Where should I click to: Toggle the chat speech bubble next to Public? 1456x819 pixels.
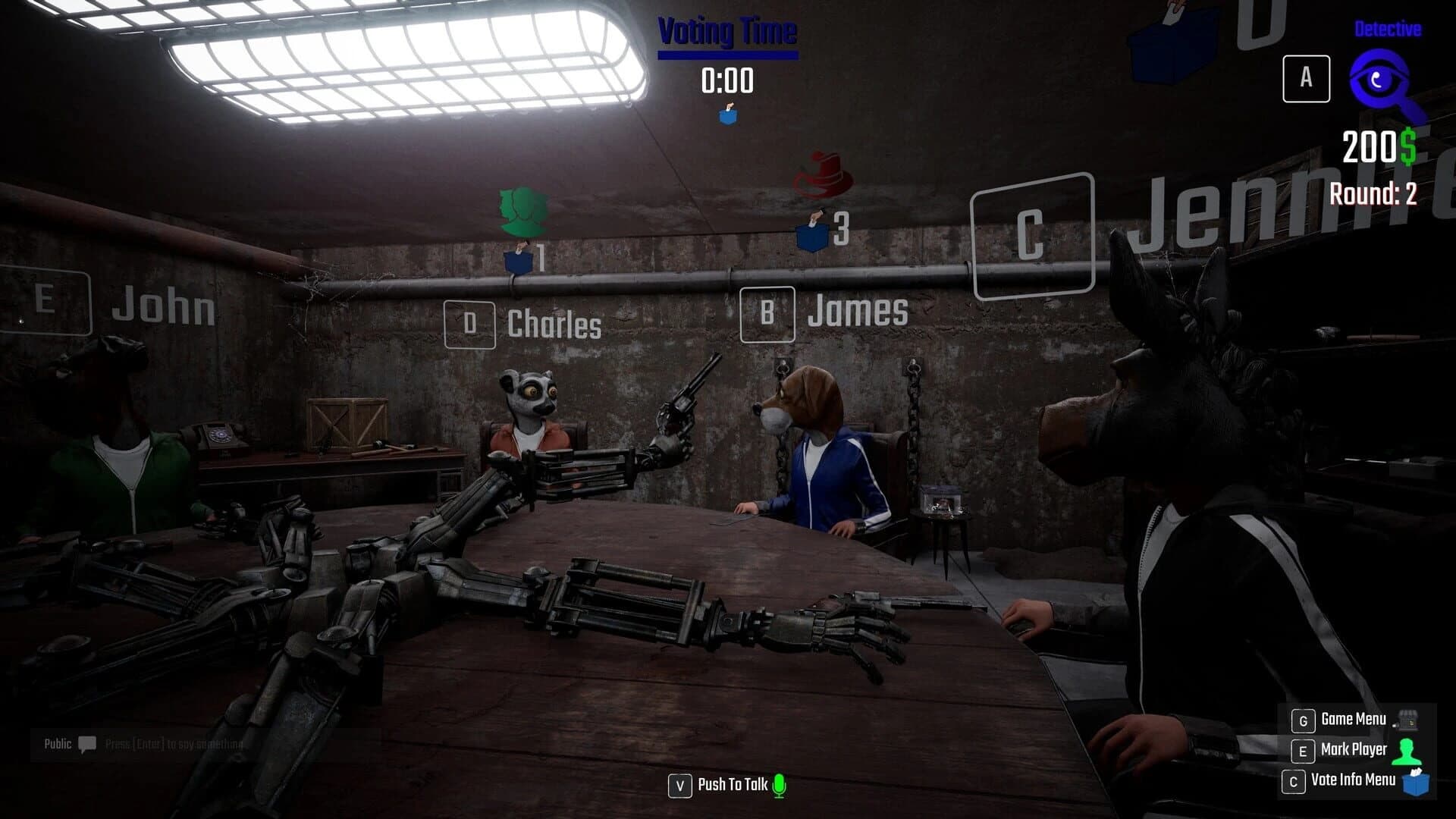[86, 745]
